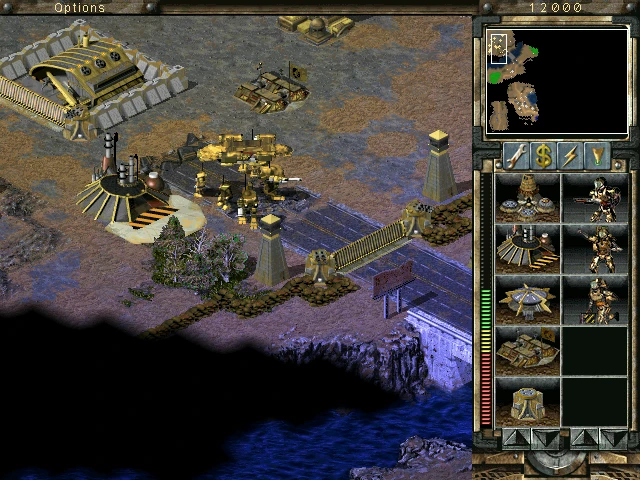Activate the lightning bolt power toggle button

571,155
